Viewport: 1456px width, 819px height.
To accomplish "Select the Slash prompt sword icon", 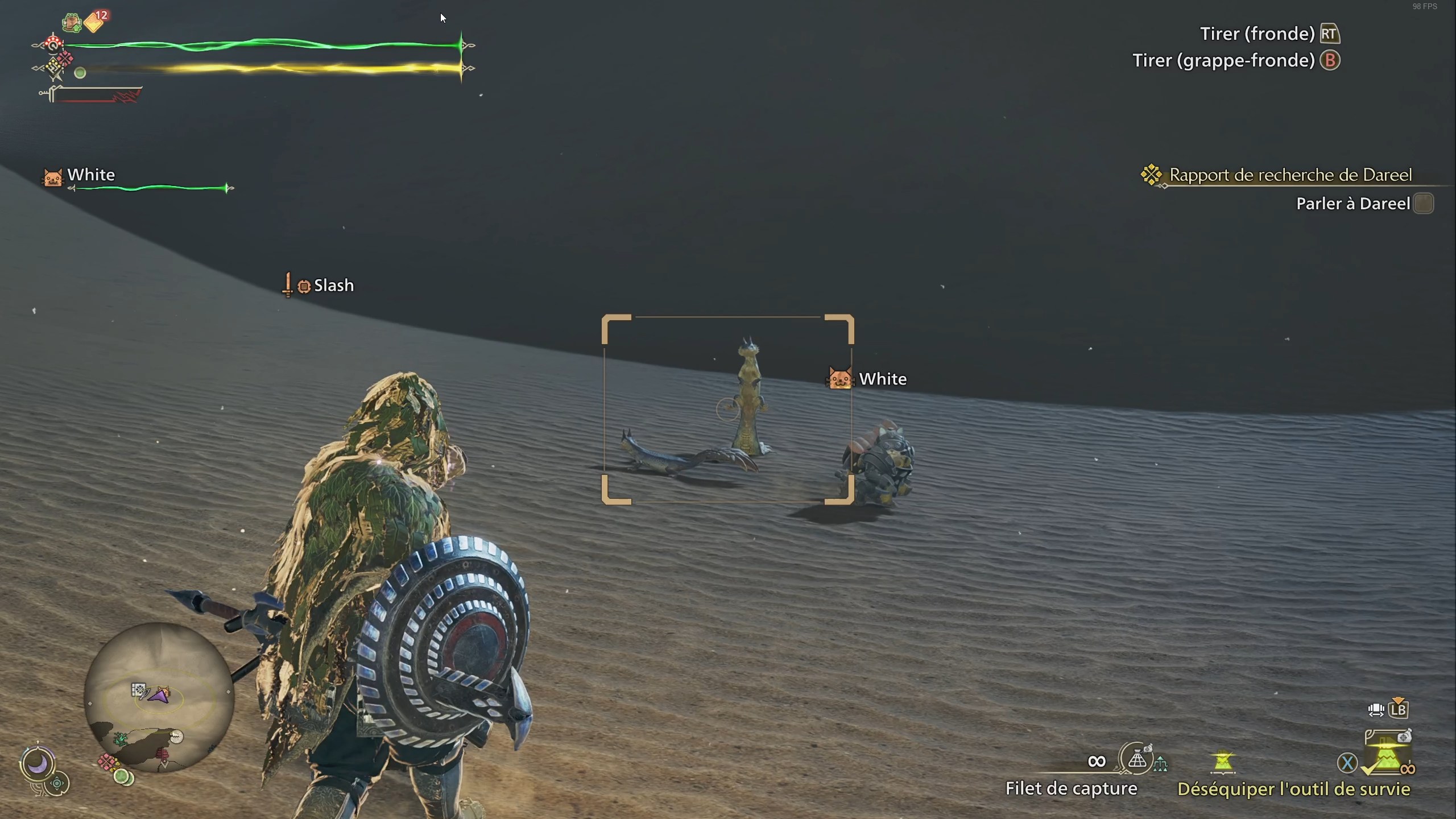I will [288, 284].
